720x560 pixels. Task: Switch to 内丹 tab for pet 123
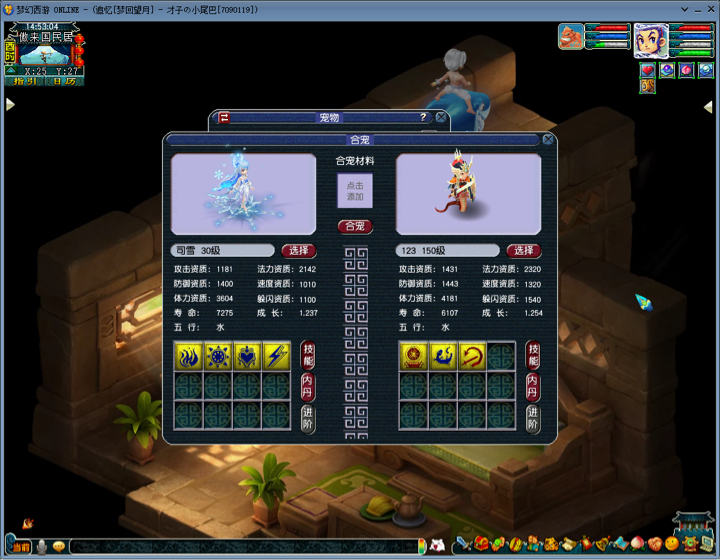click(533, 387)
